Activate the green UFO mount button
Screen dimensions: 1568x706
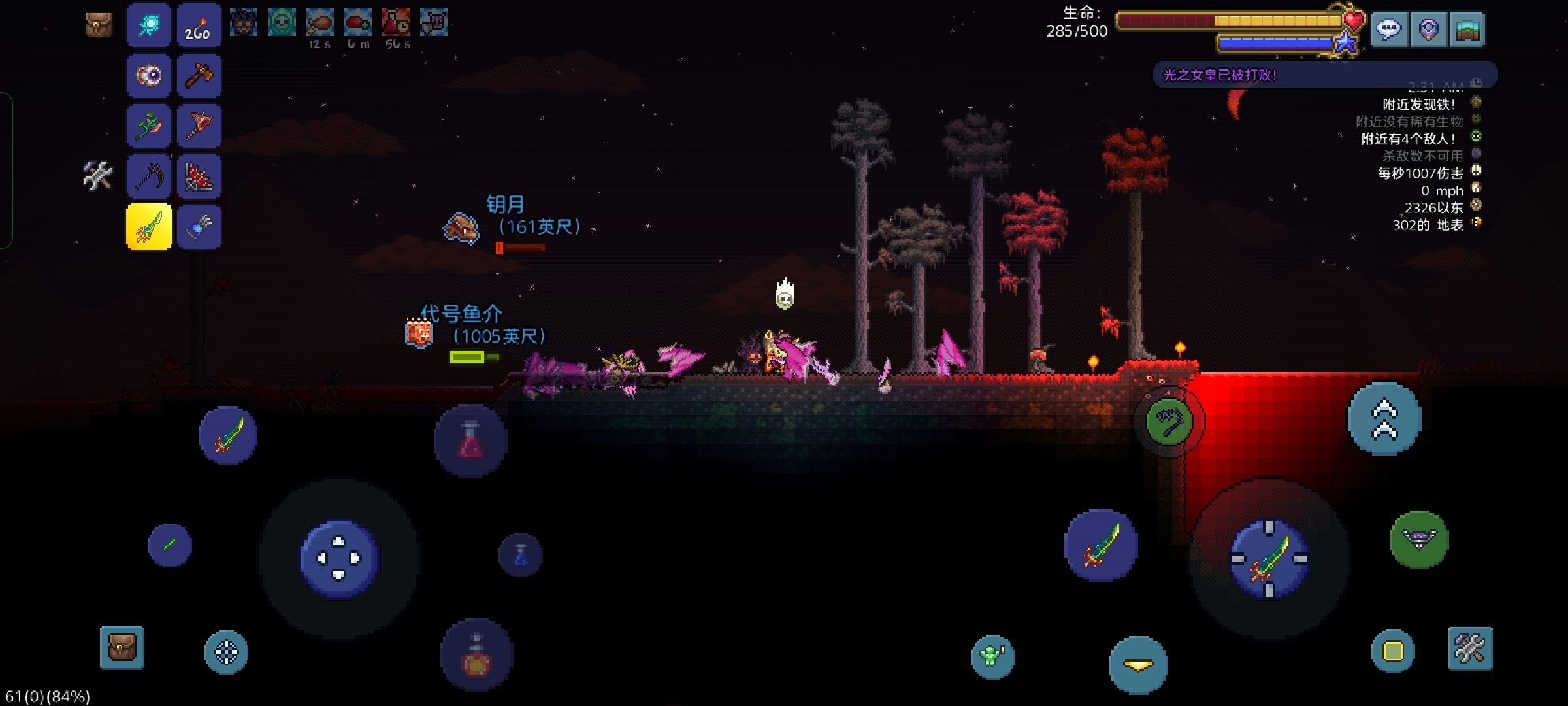(x=1419, y=539)
